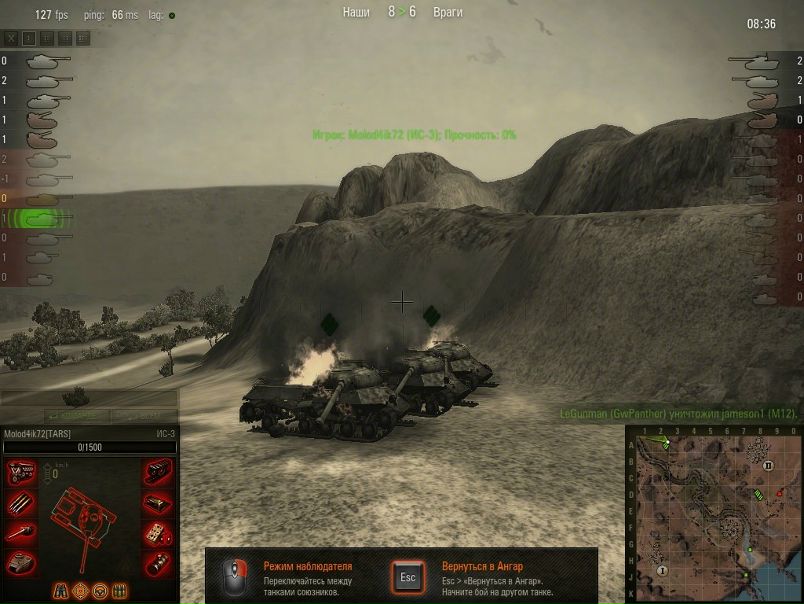Image resolution: width=804 pixels, height=604 pixels.
Task: Click the minimap
Action: [x=714, y=514]
